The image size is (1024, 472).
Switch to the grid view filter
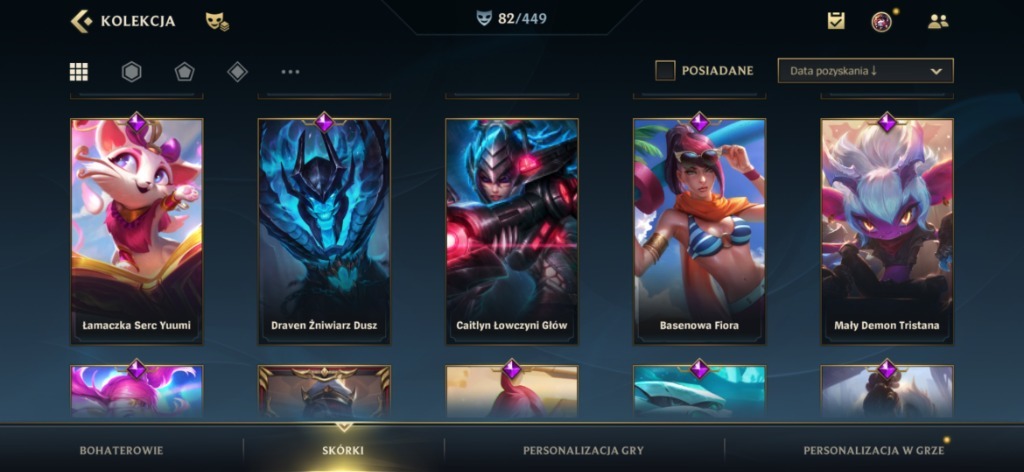(79, 71)
